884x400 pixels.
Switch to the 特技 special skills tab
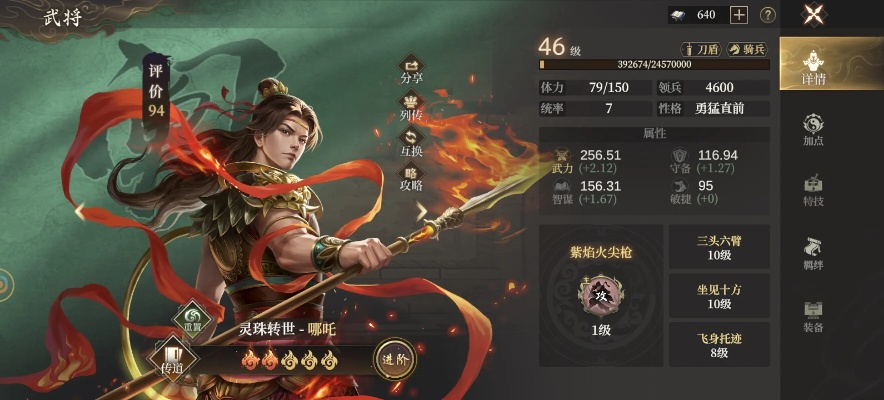(814, 191)
